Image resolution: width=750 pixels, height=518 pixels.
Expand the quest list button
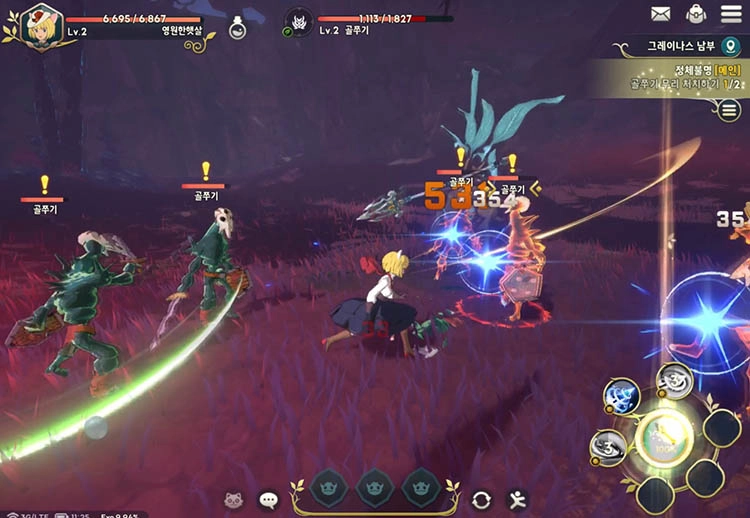pos(730,110)
